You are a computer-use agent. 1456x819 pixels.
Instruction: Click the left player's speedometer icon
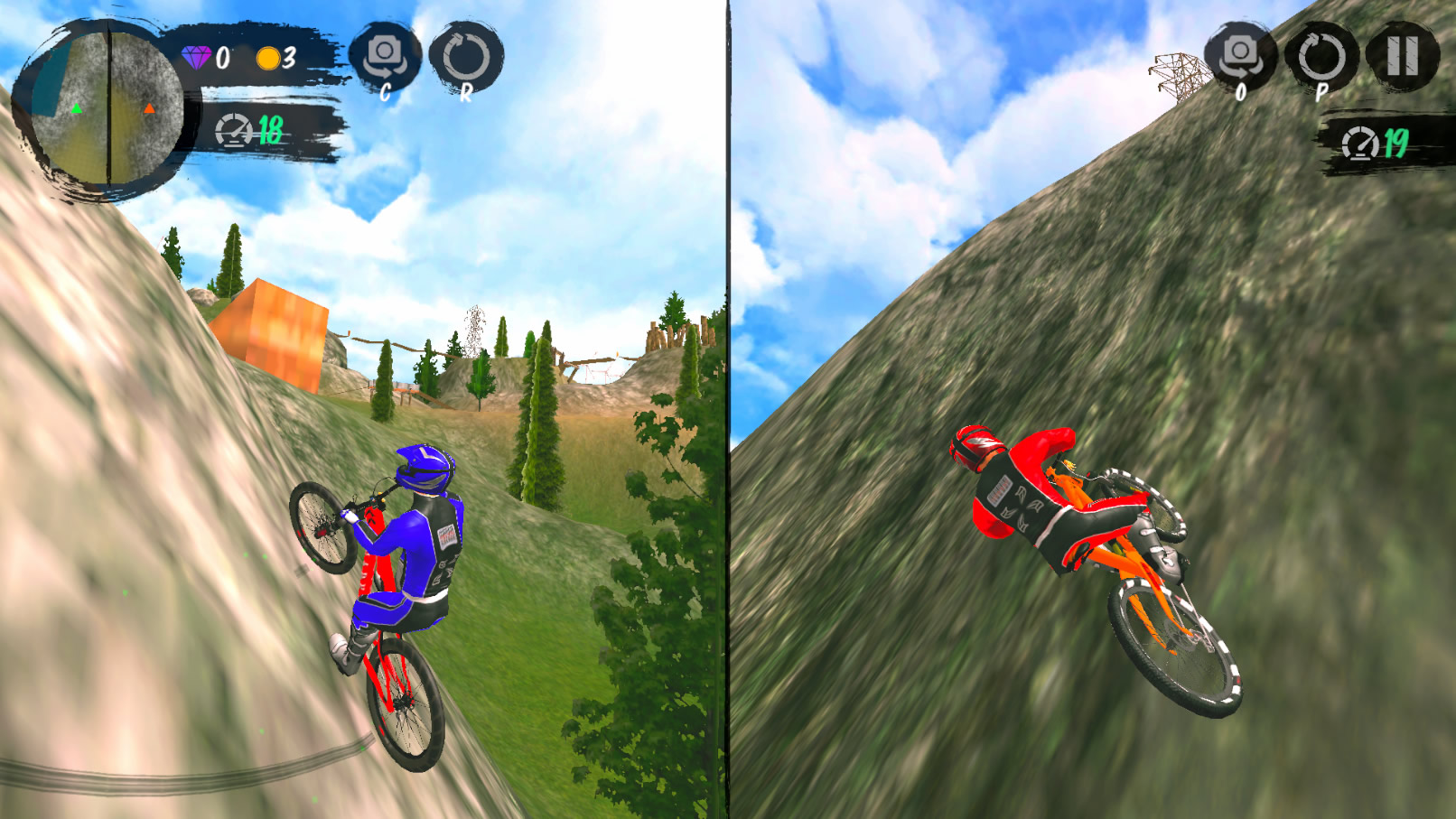235,130
